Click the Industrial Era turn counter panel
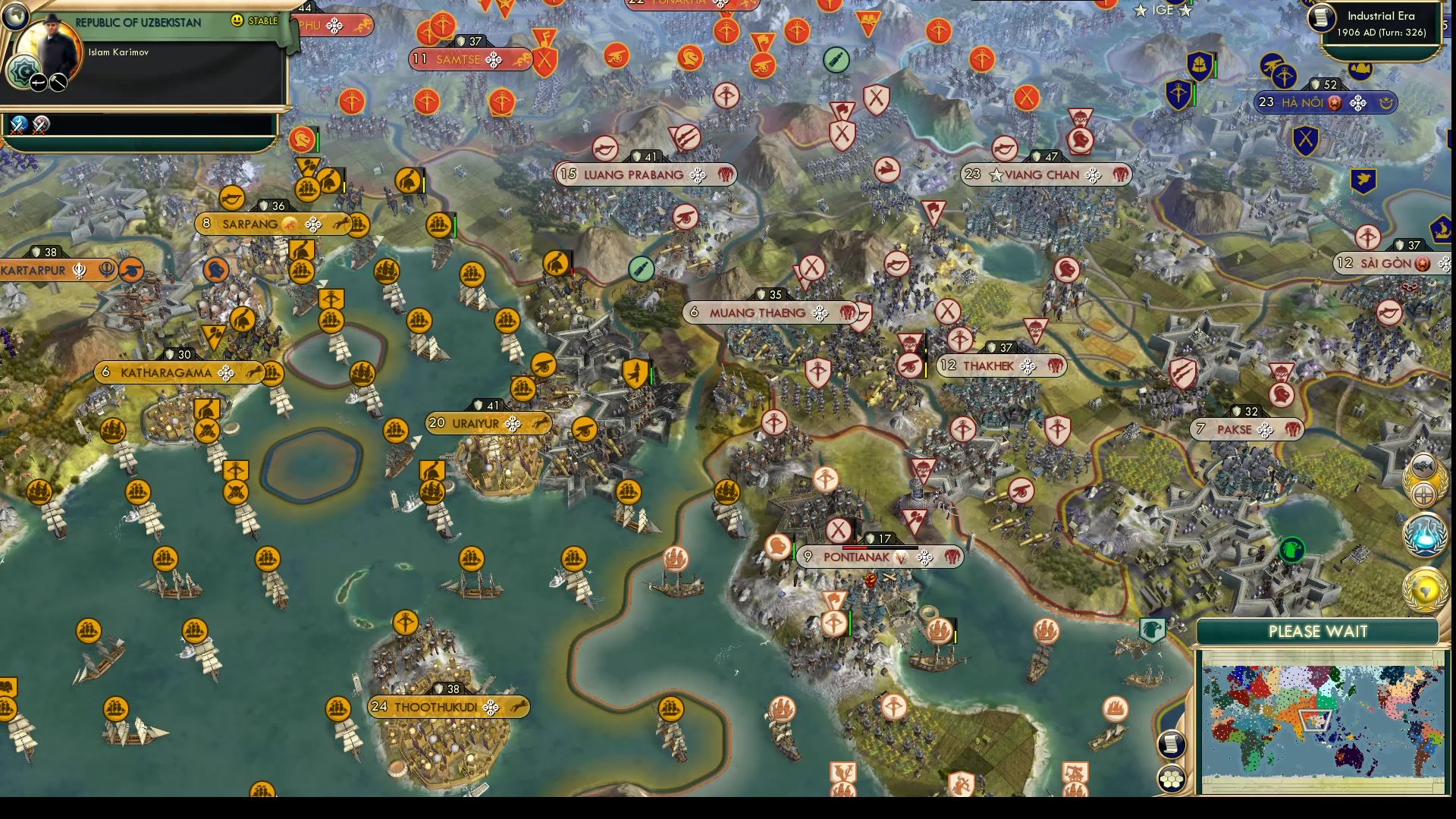Image resolution: width=1456 pixels, height=819 pixels. coord(1382,23)
